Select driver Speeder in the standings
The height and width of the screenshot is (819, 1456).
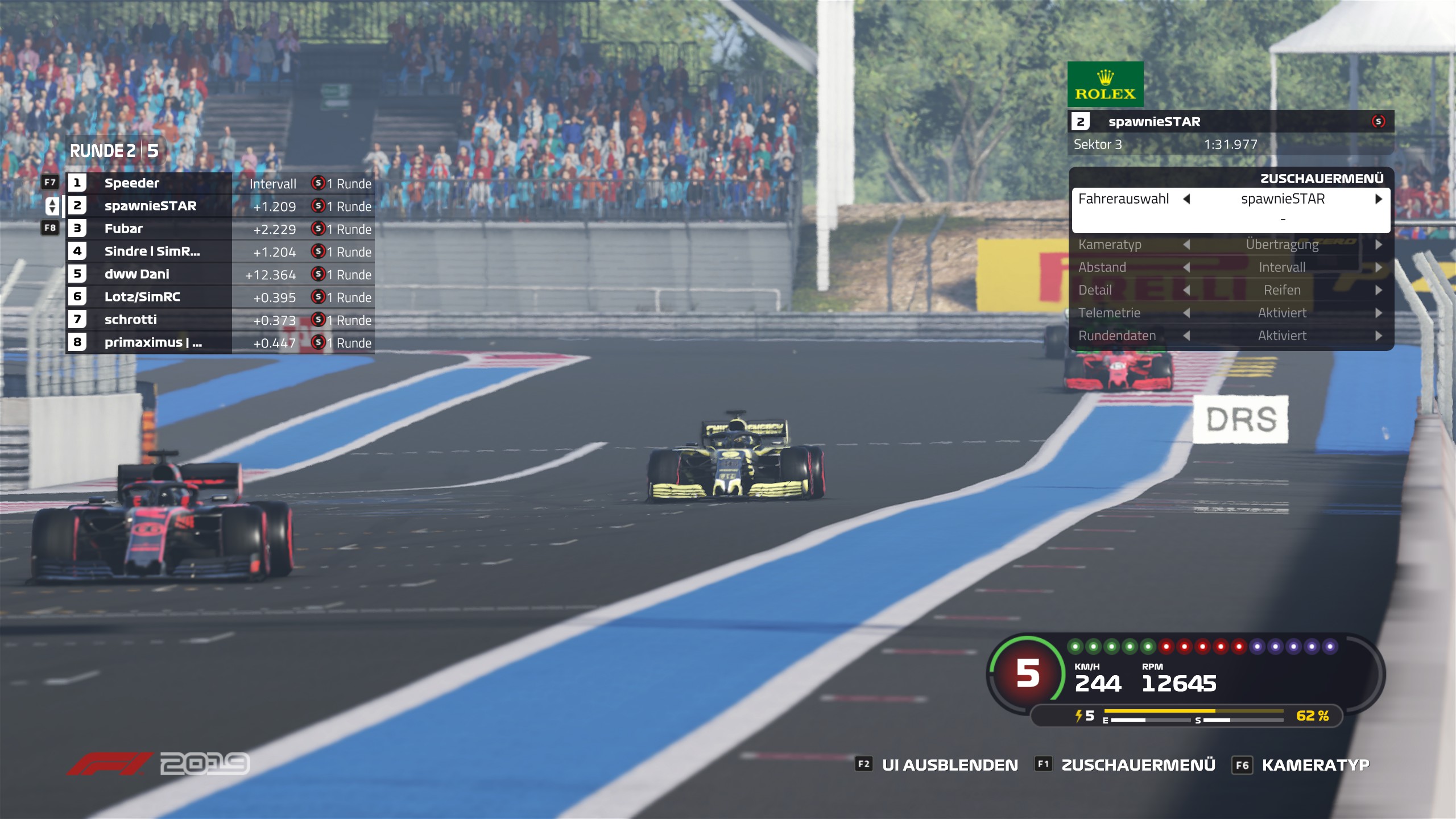132,183
